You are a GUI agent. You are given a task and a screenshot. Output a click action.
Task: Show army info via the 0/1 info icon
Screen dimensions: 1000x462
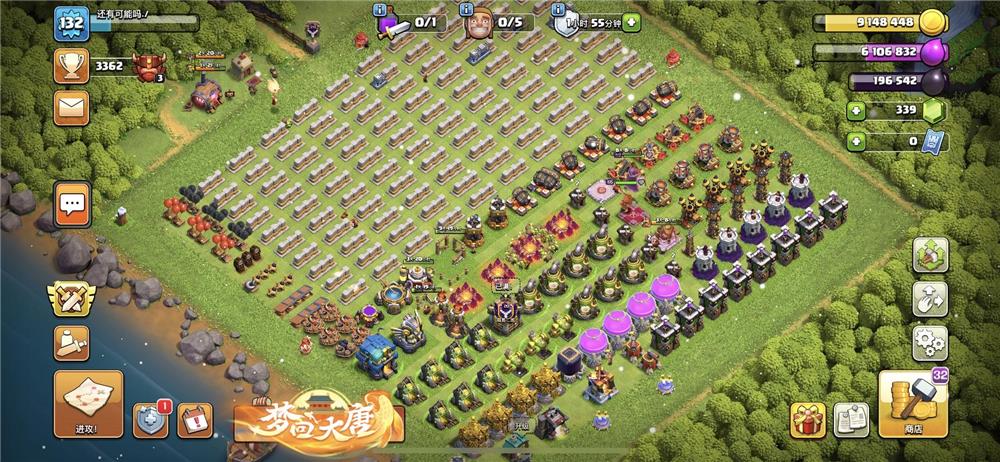(380, 9)
